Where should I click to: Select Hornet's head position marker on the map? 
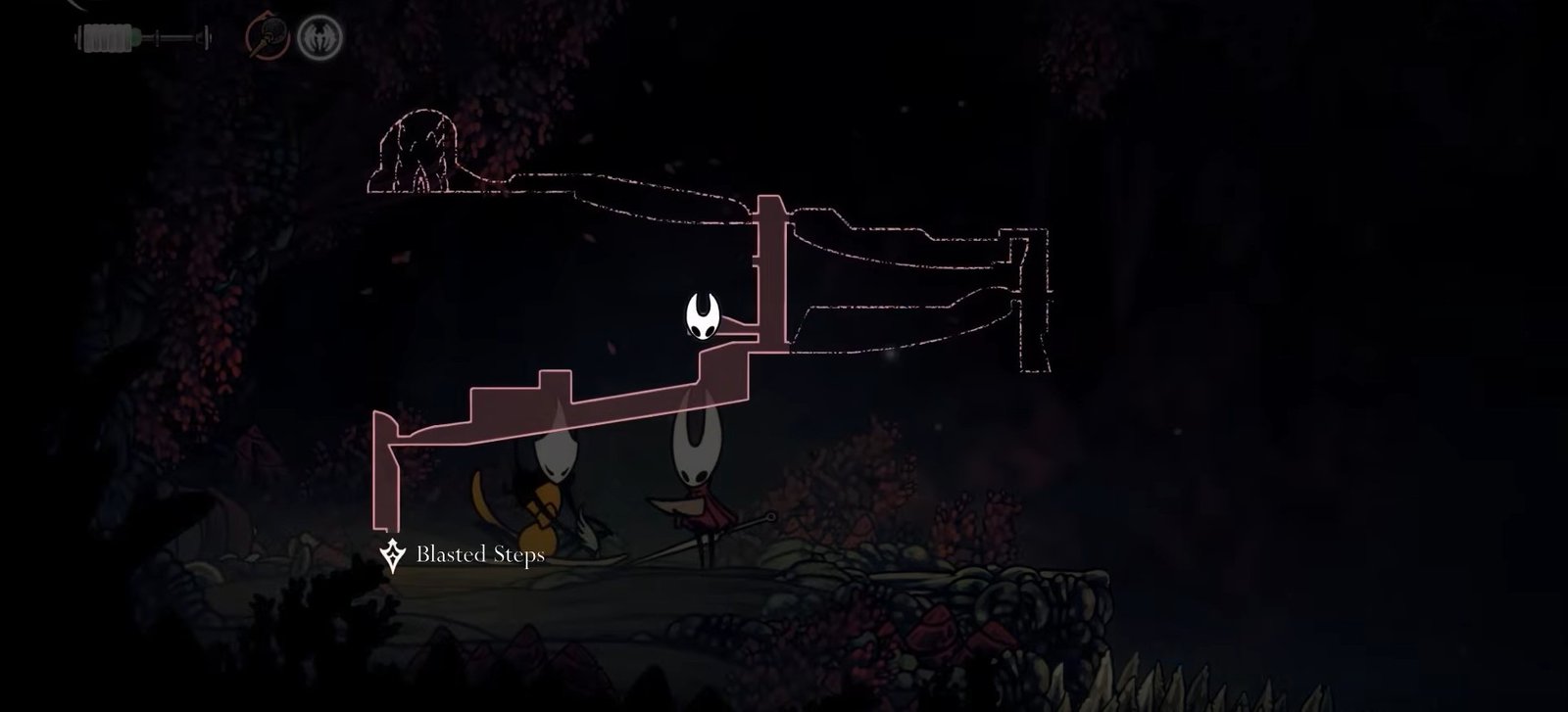click(704, 317)
